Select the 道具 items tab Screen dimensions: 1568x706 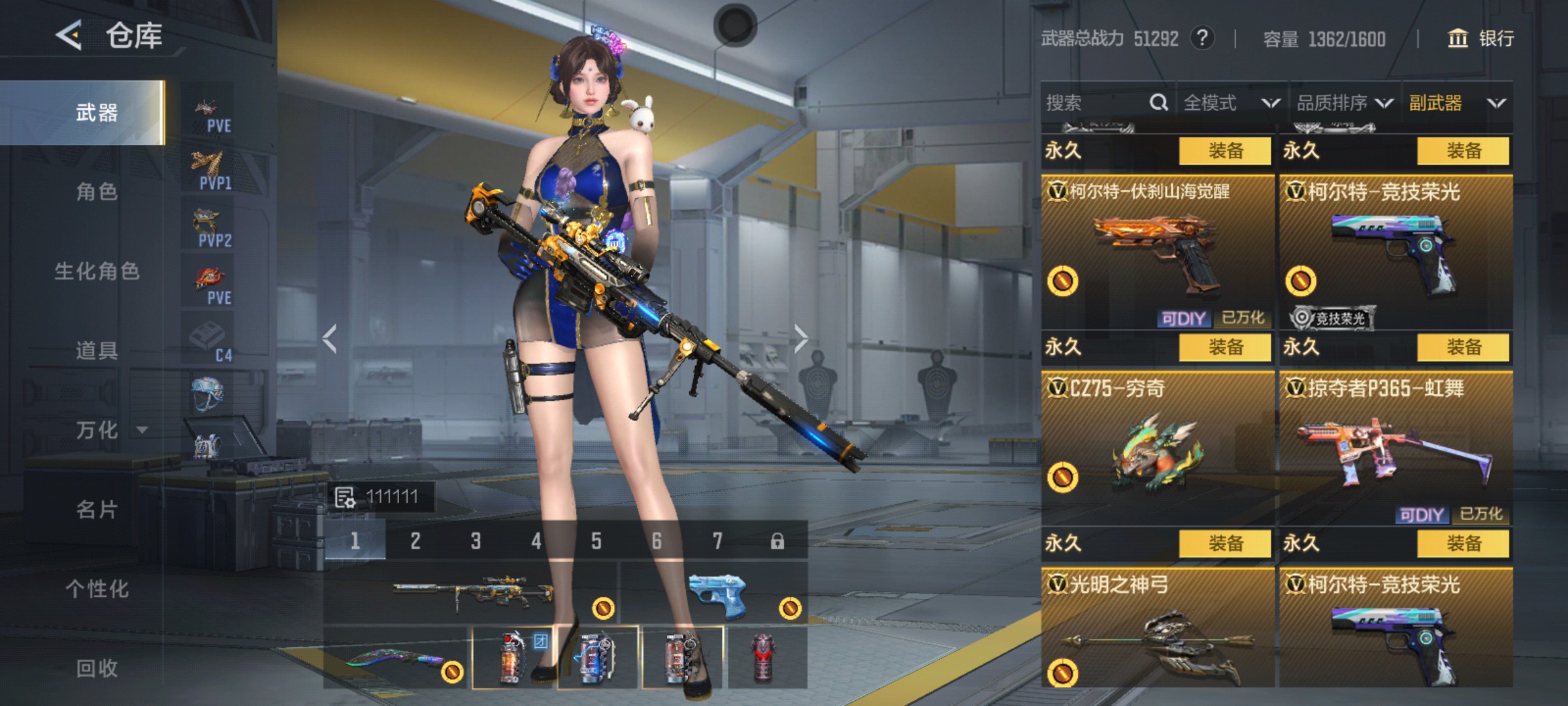coord(97,351)
